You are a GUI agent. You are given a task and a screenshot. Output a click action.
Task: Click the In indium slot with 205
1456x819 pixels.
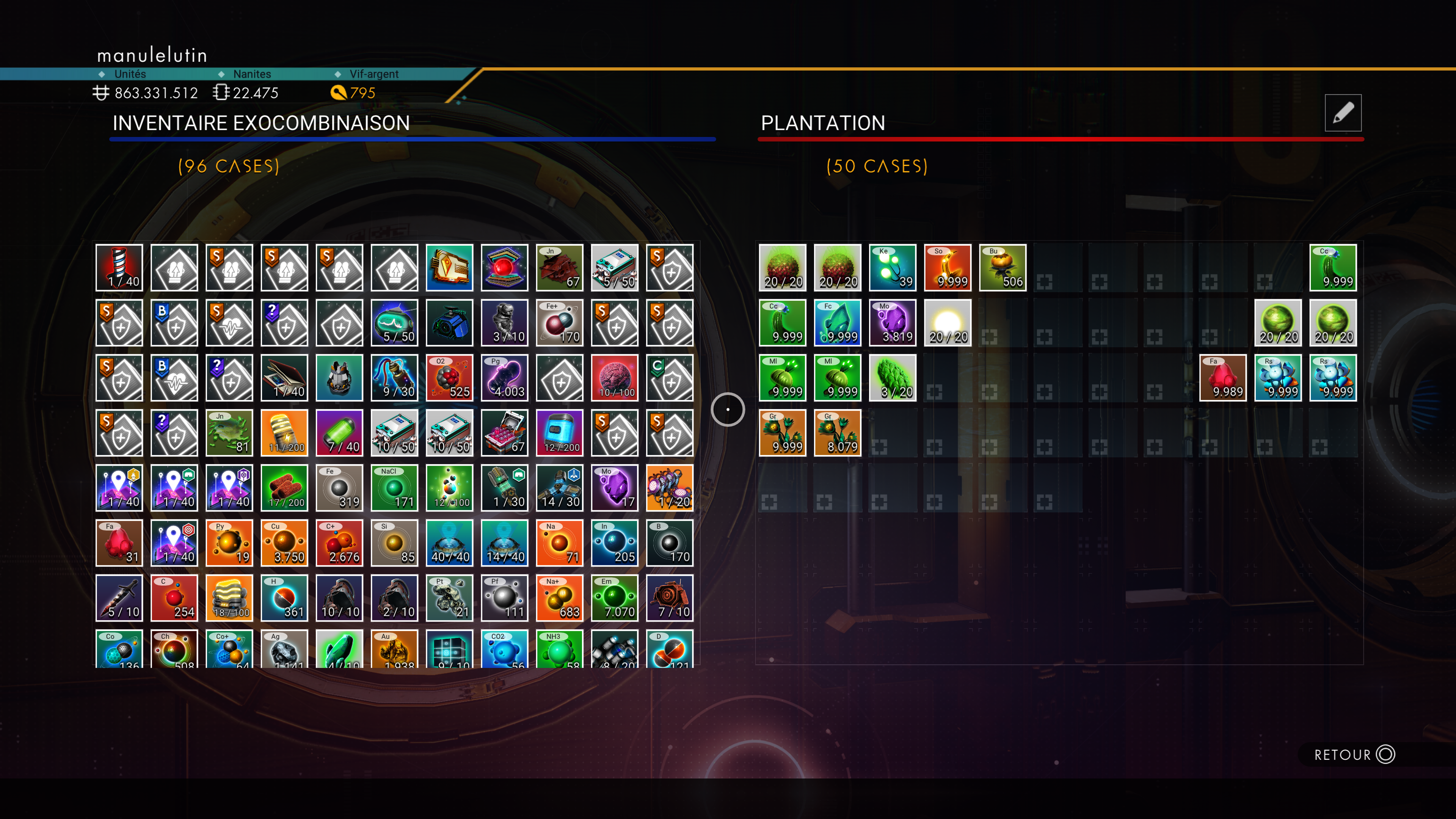[614, 543]
